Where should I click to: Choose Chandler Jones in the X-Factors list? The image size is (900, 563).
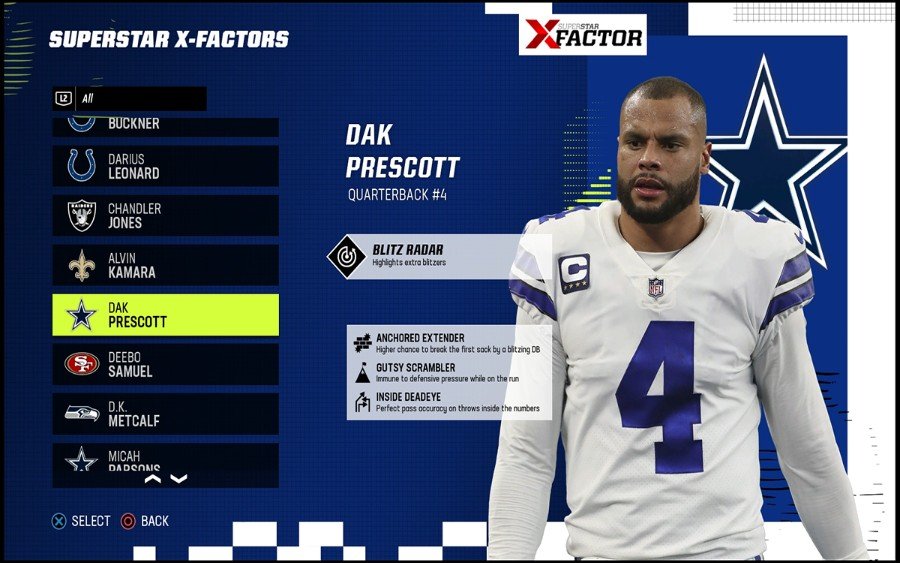click(x=165, y=216)
